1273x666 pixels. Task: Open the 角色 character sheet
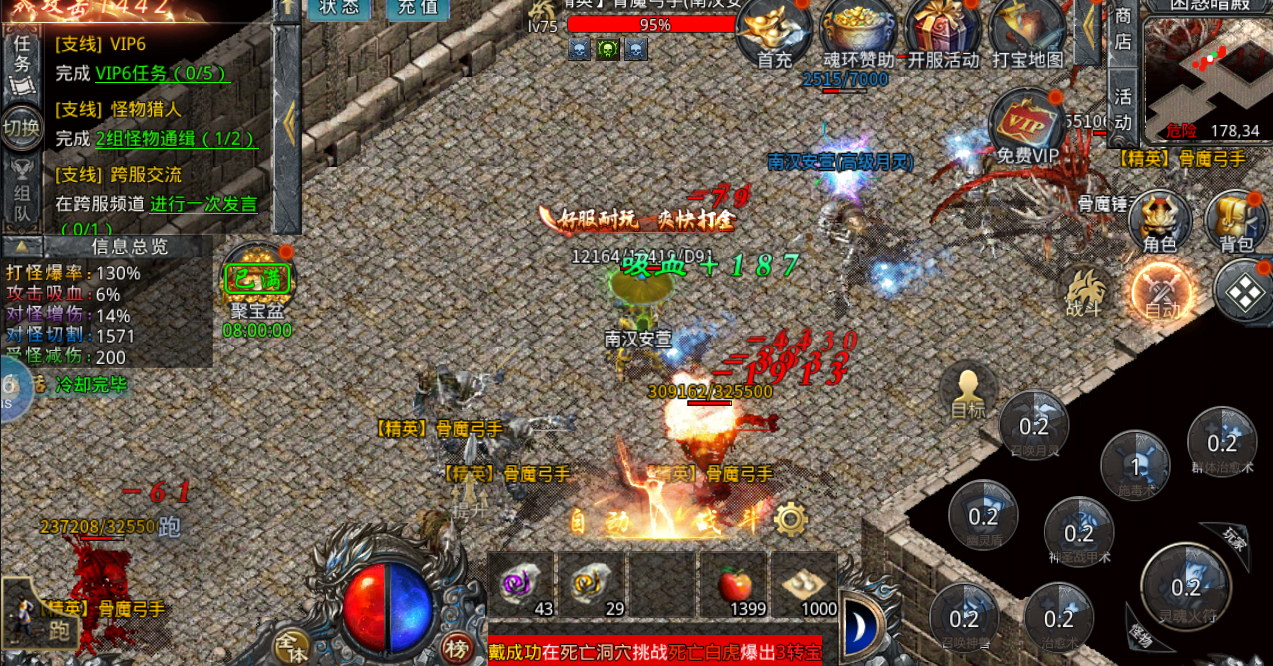click(x=1159, y=220)
